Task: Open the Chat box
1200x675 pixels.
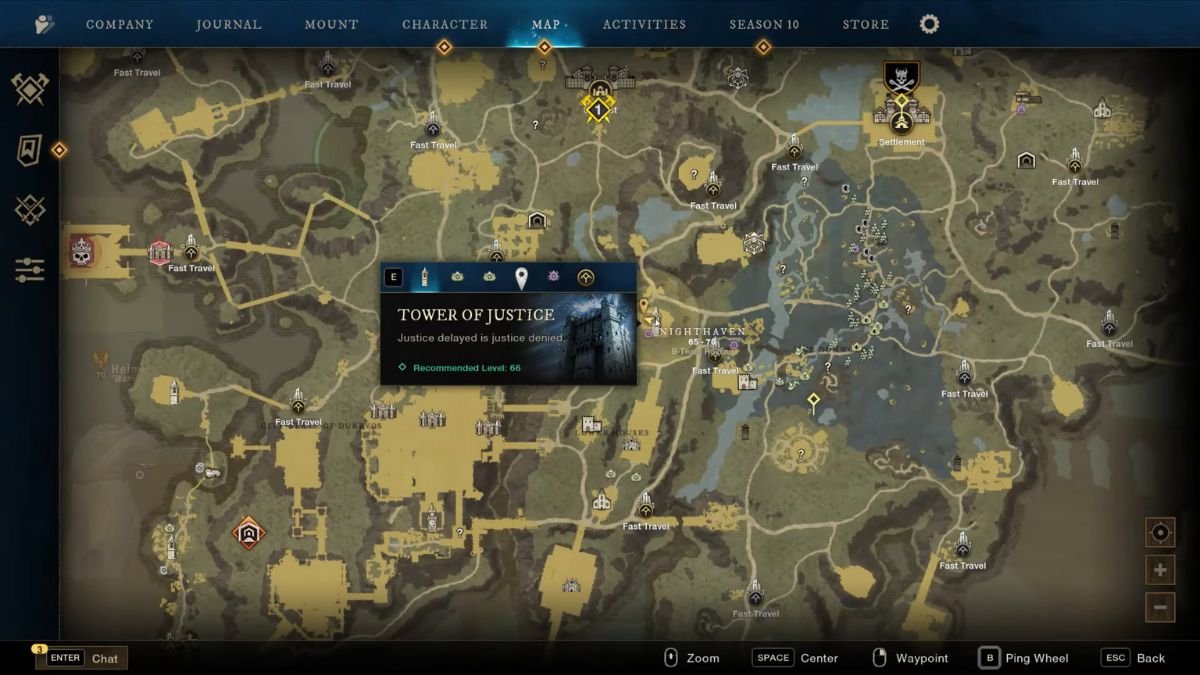Action: 82,658
